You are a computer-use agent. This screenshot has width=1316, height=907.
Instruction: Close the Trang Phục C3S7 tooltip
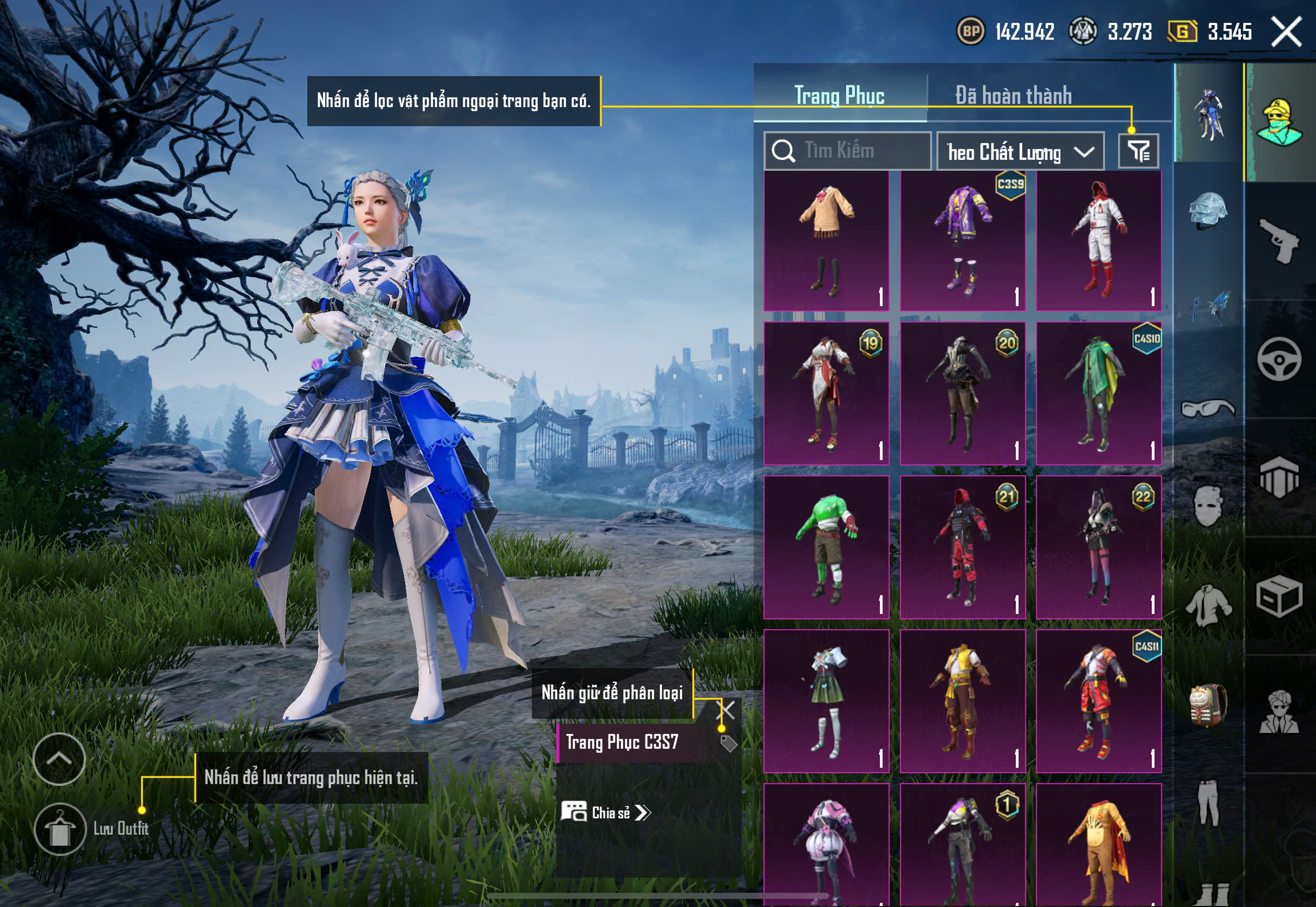click(727, 709)
